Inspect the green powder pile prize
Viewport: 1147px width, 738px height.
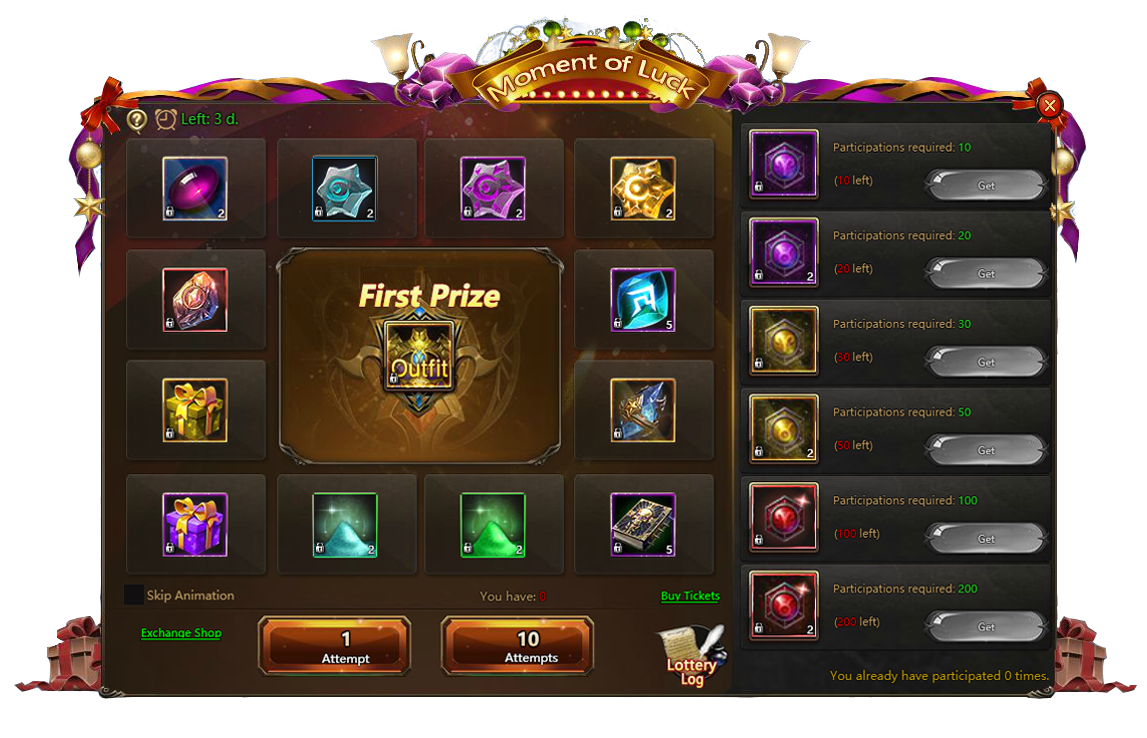coord(493,524)
